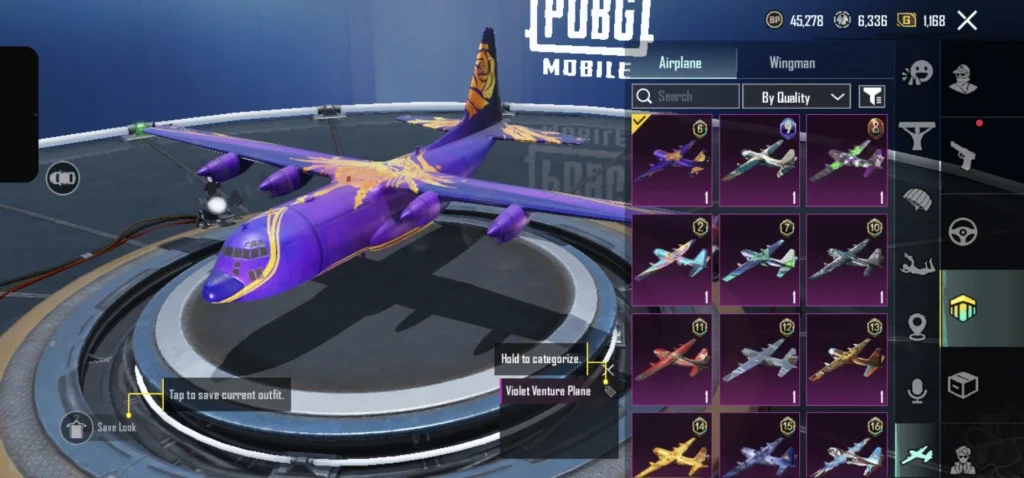Select the location pin marker category

click(x=916, y=325)
